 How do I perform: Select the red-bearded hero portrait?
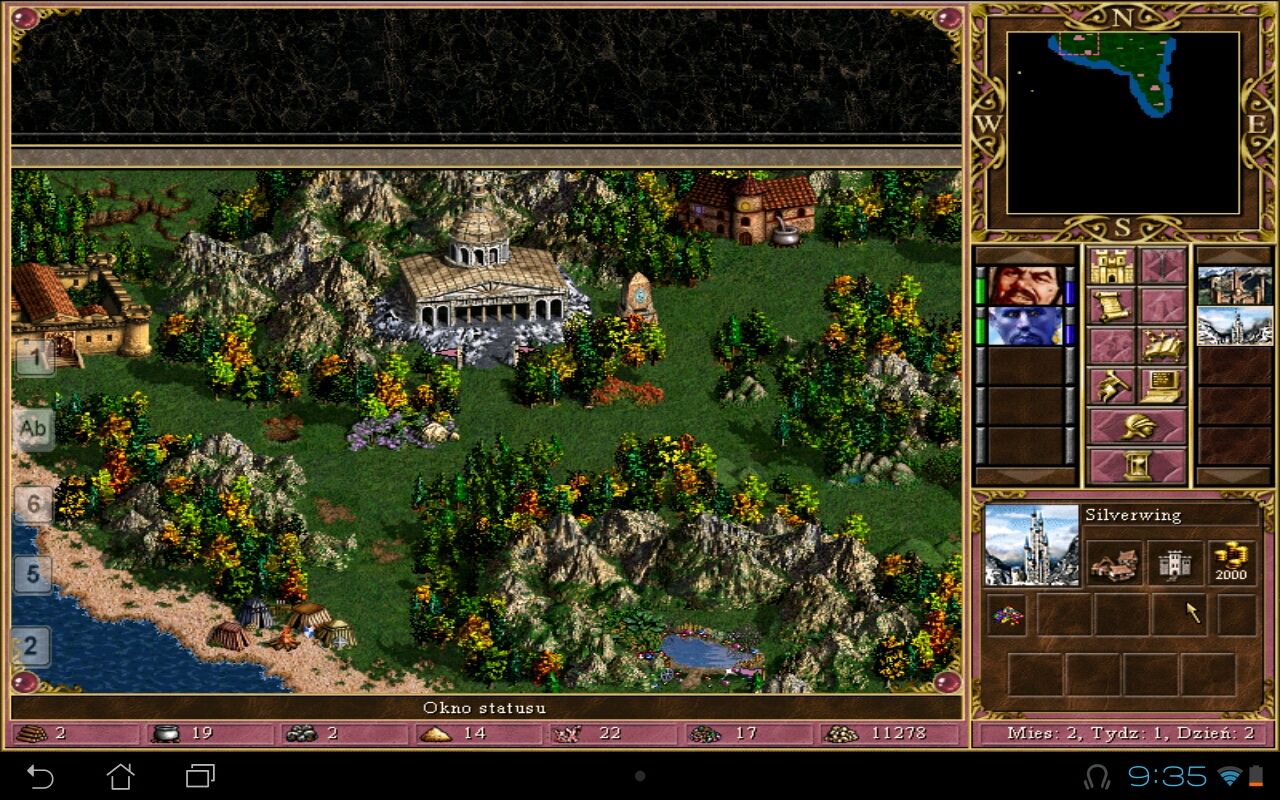pos(1025,286)
